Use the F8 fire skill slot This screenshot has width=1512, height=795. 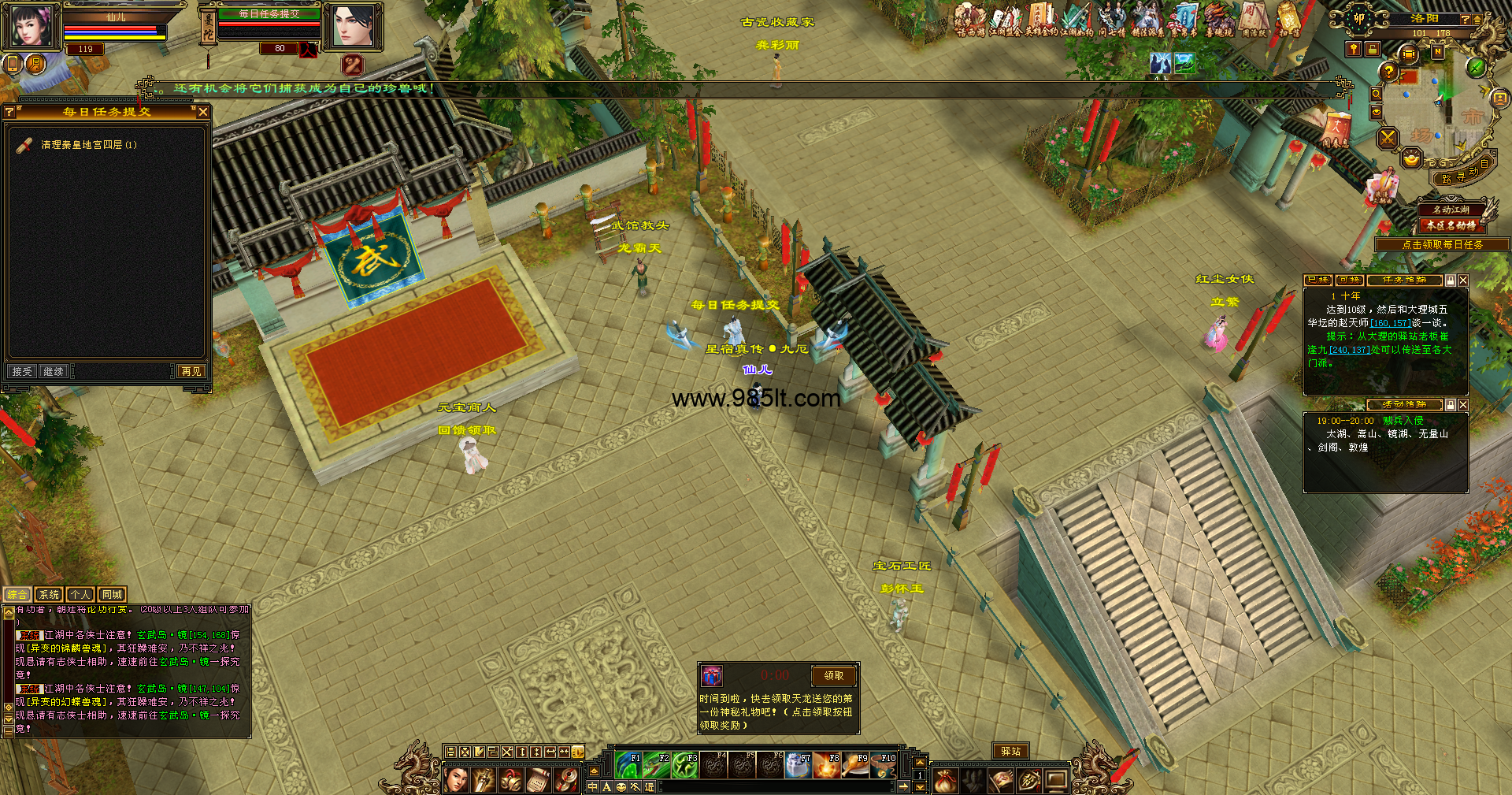click(x=827, y=765)
